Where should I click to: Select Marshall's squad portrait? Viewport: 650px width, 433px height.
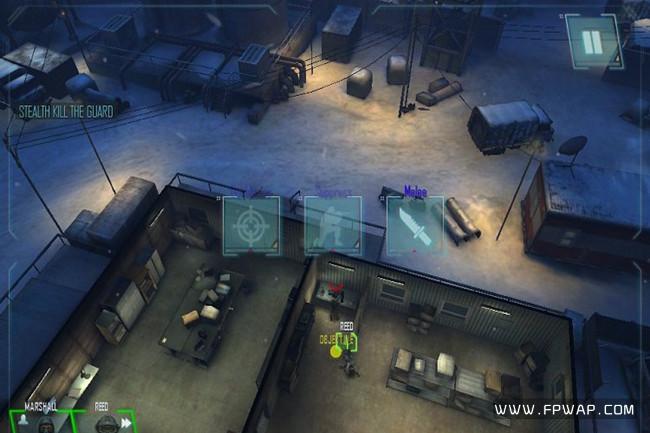coord(42,421)
